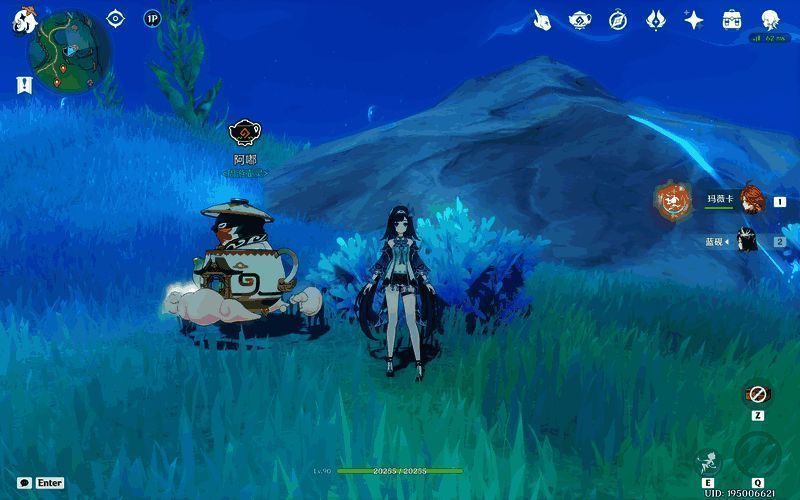
Task: Click the orange emblem beside 玛薇卡
Action: pos(673,201)
